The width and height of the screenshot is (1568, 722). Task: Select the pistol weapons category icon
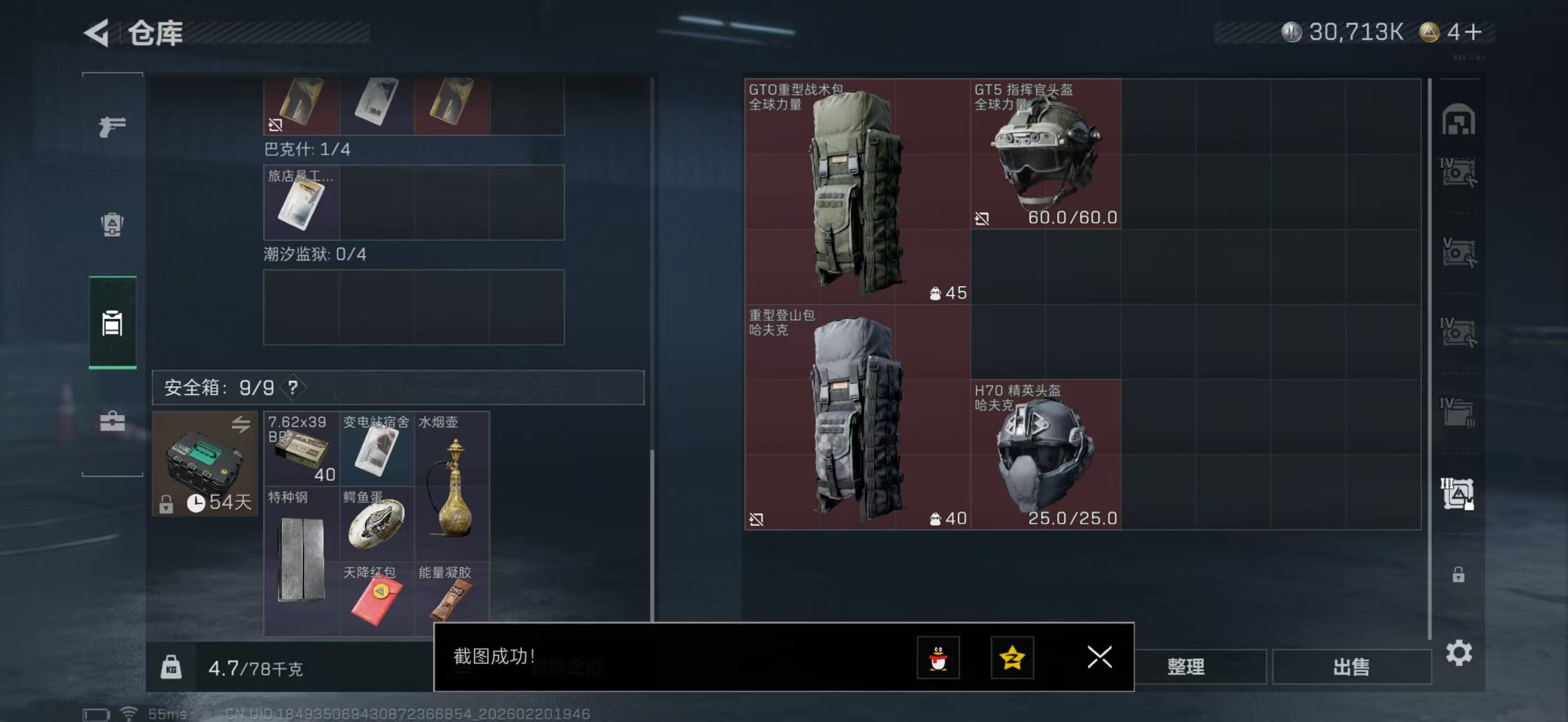click(112, 125)
